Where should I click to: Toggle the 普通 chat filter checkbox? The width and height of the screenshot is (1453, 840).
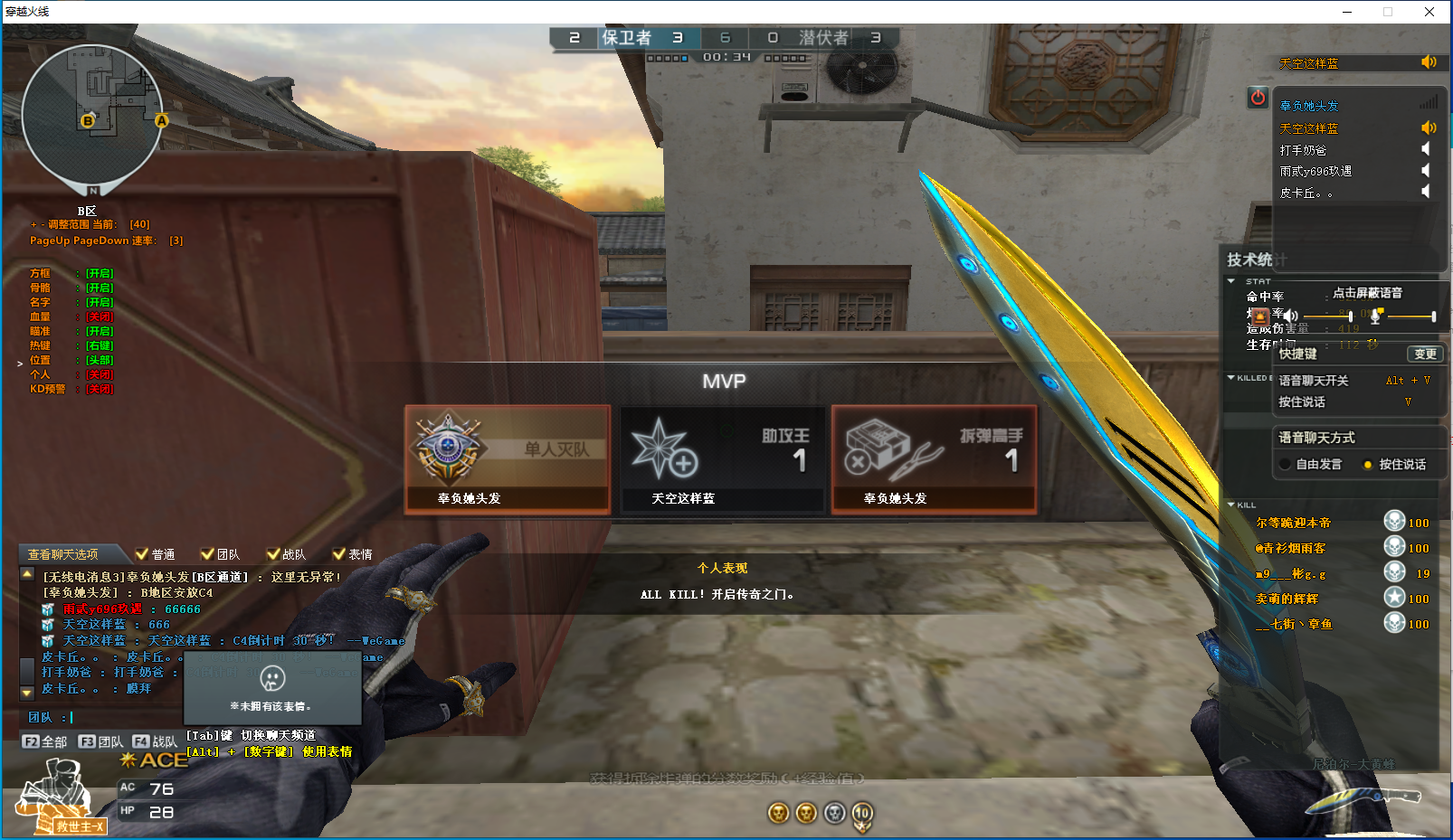(x=142, y=554)
